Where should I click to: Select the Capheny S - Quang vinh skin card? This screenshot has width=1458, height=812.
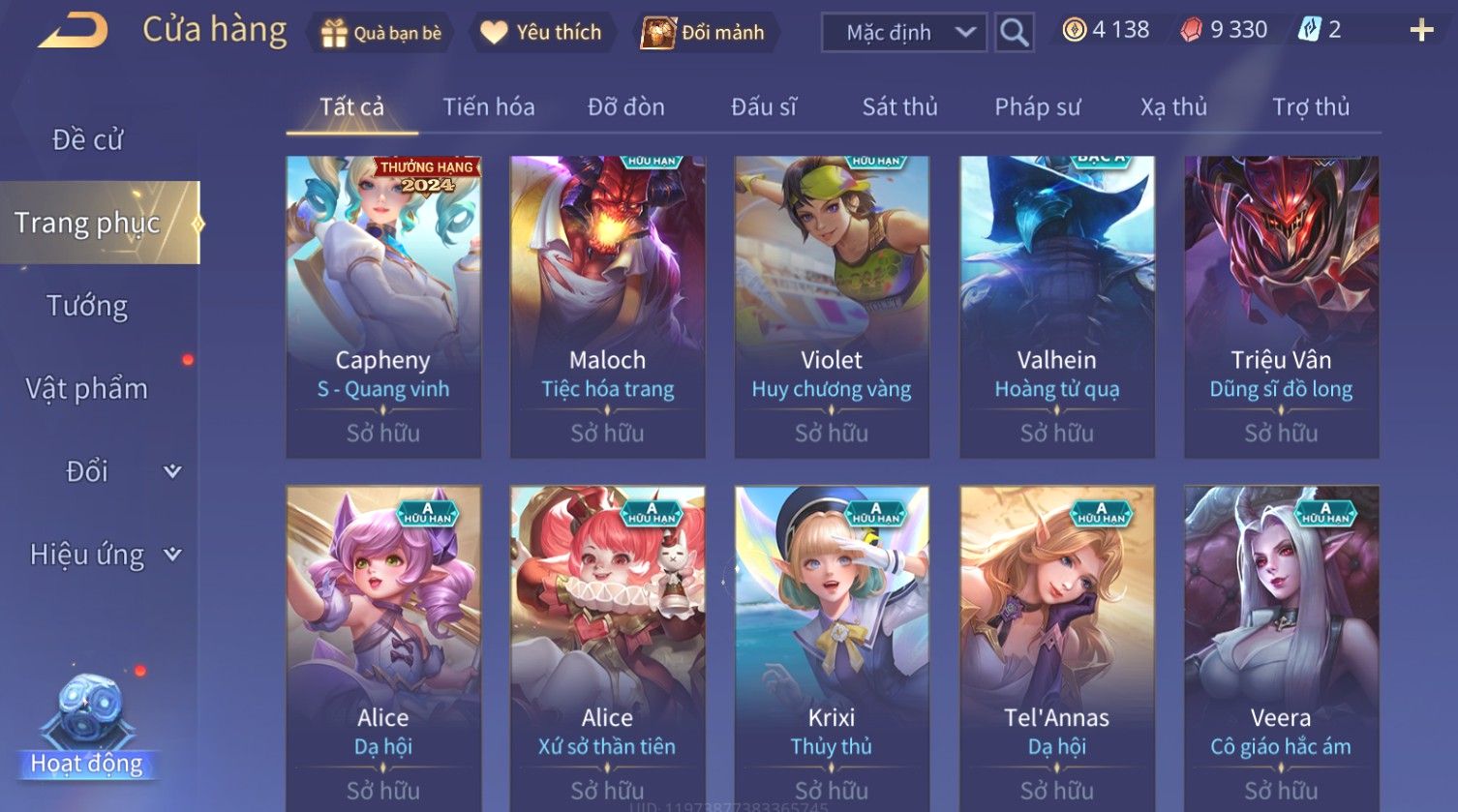coord(383,306)
